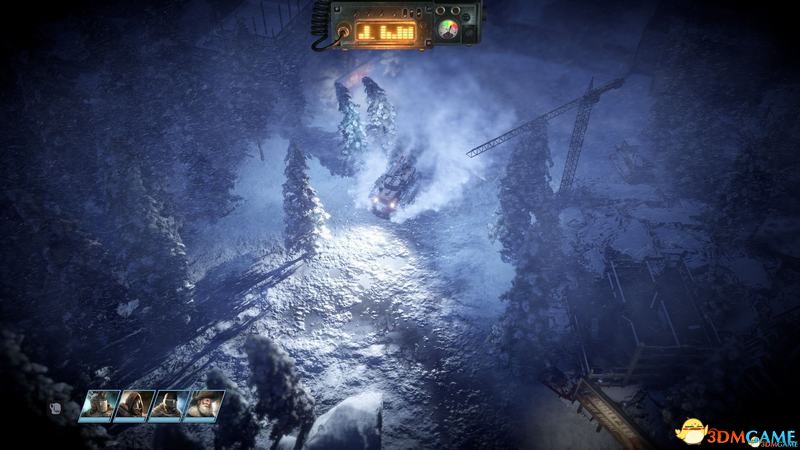Choose the goggled masked ranger portrait
The width and height of the screenshot is (800, 450).
pyautogui.click(x=171, y=404)
